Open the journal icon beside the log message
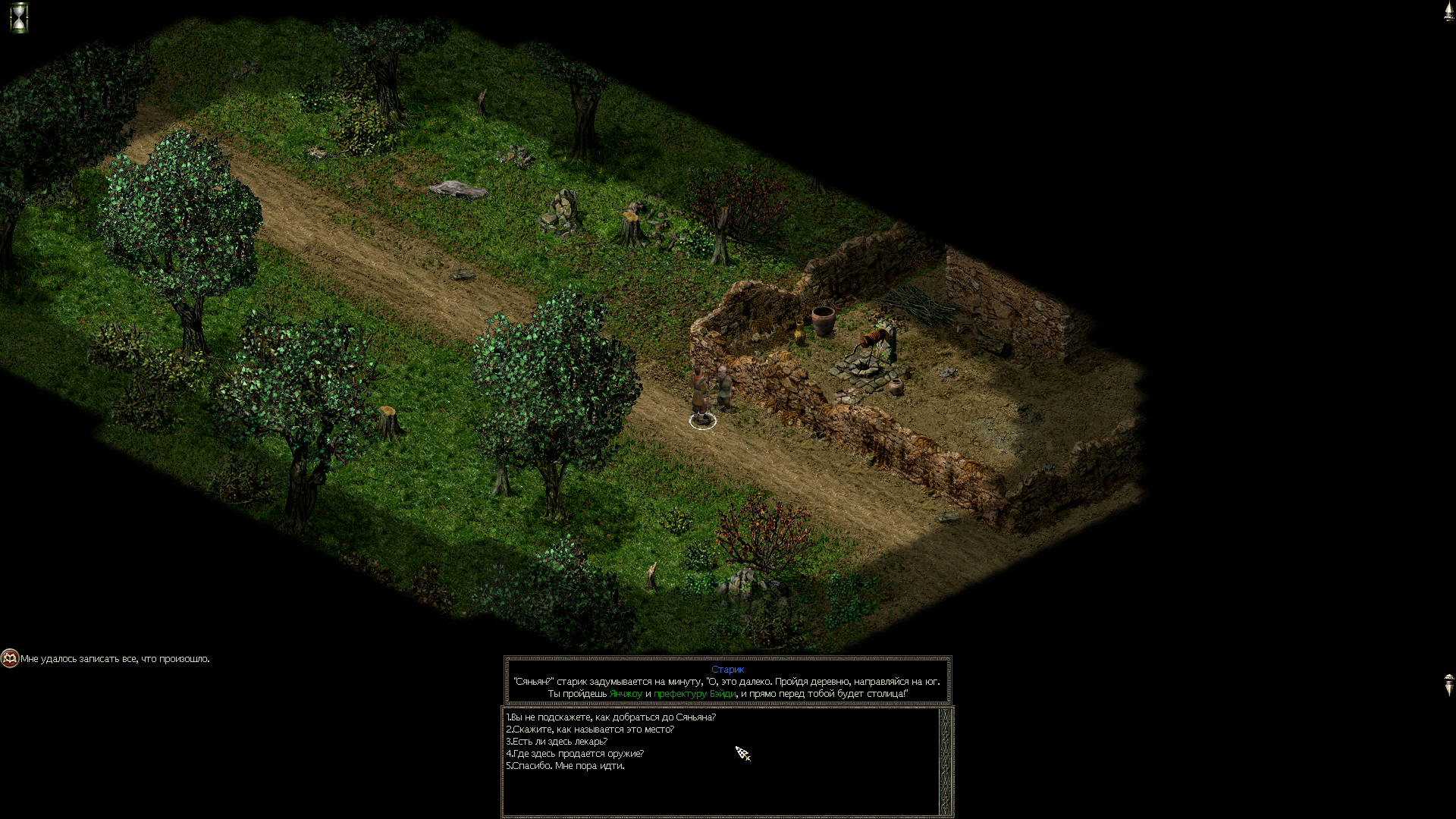1456x819 pixels. pyautogui.click(x=10, y=658)
